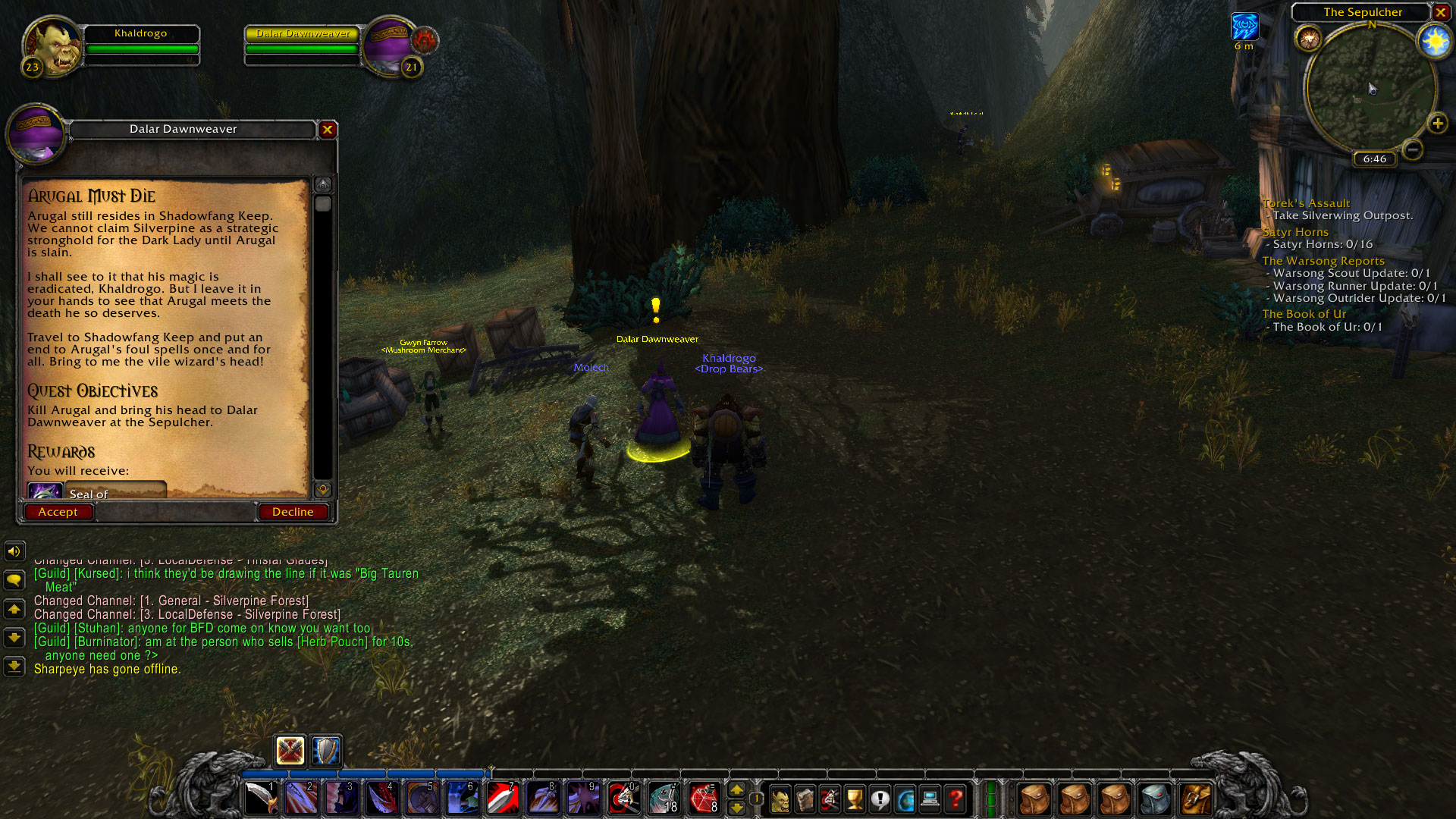Accept the Arugal Must Die quest
The width and height of the screenshot is (1456, 819).
(x=58, y=511)
